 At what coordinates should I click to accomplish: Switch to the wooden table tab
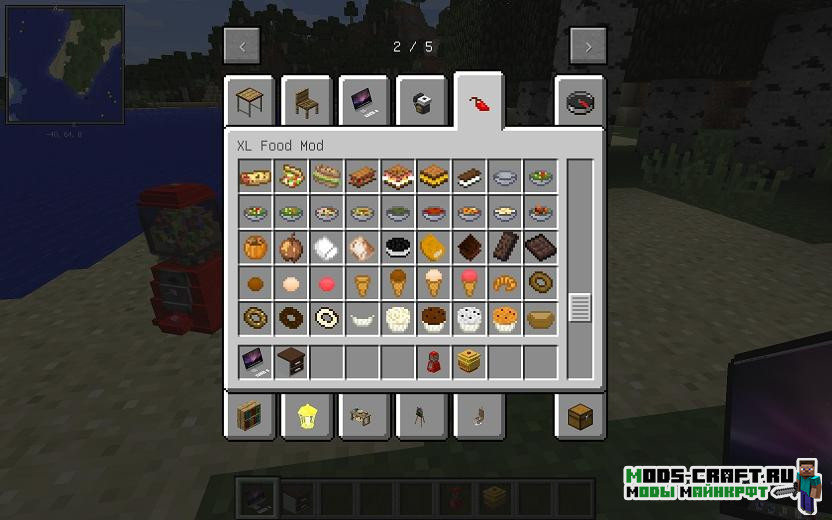(x=249, y=100)
